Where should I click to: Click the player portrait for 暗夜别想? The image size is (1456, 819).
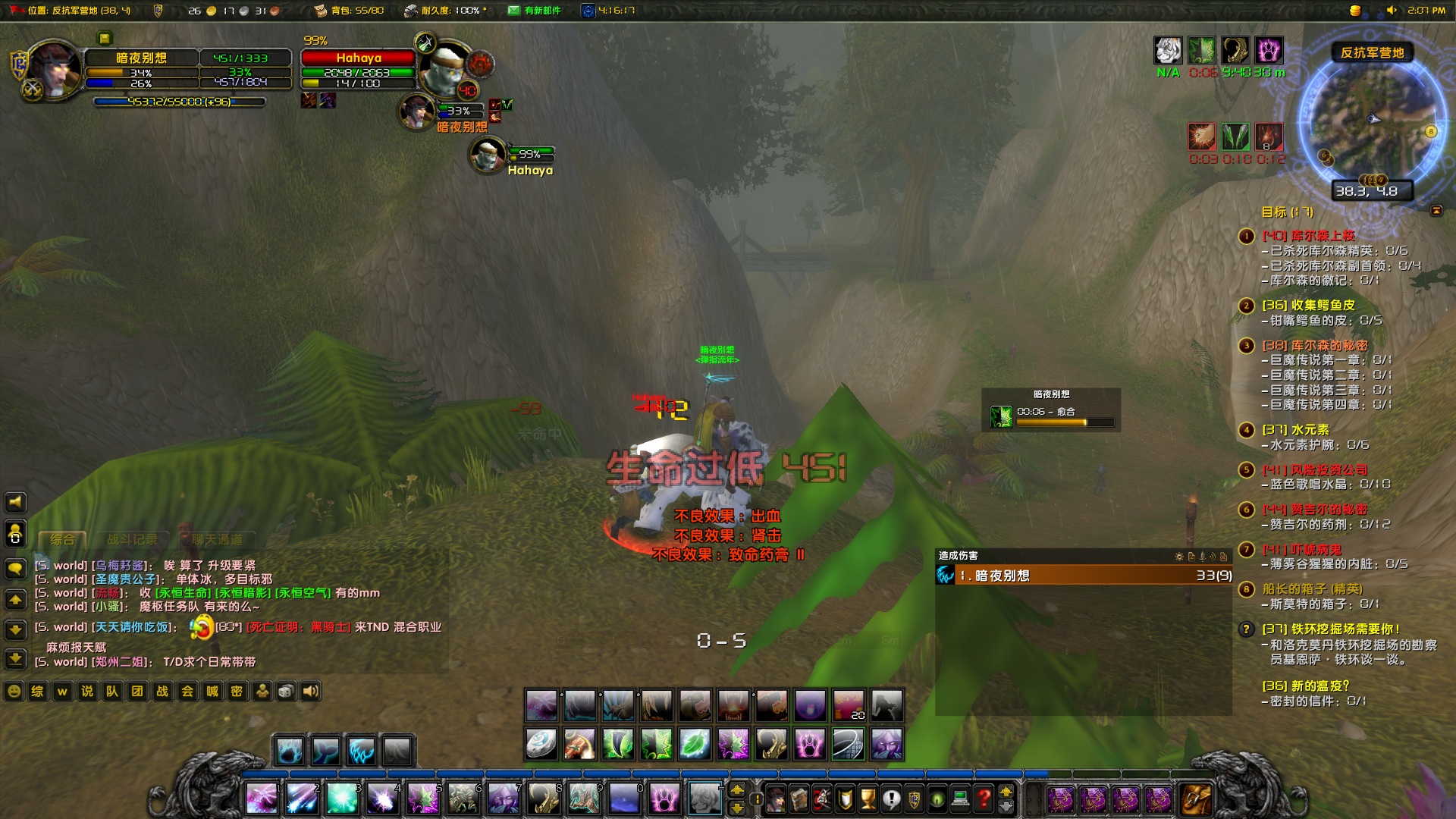click(55, 70)
